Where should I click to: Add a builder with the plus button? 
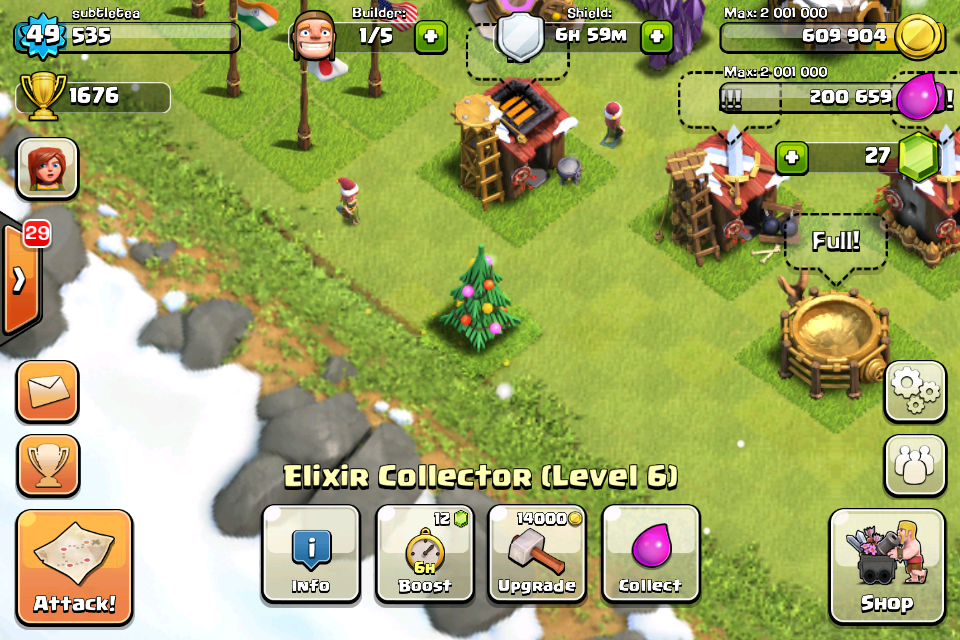coord(431,37)
